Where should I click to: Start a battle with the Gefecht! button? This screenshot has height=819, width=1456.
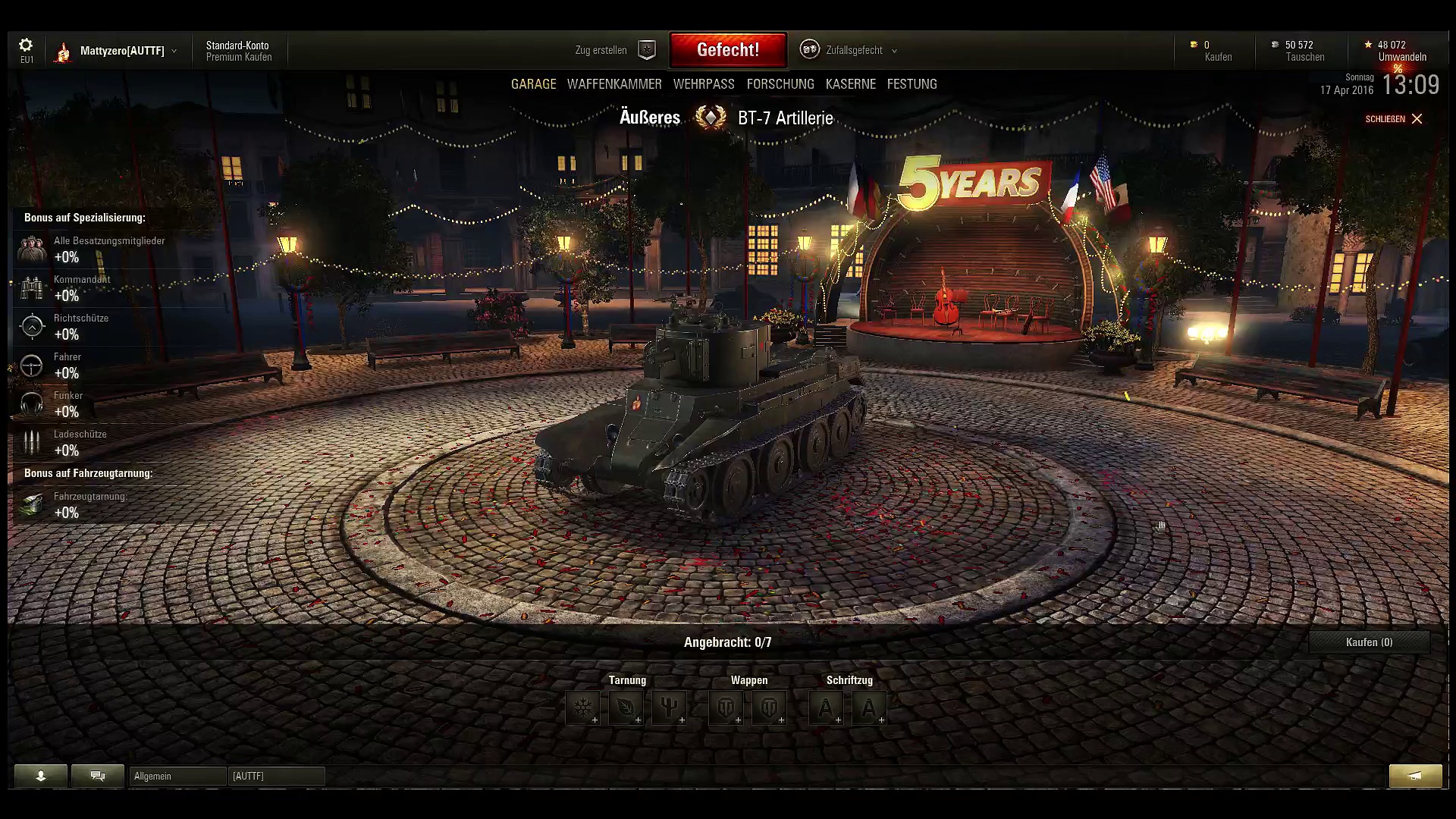728,50
